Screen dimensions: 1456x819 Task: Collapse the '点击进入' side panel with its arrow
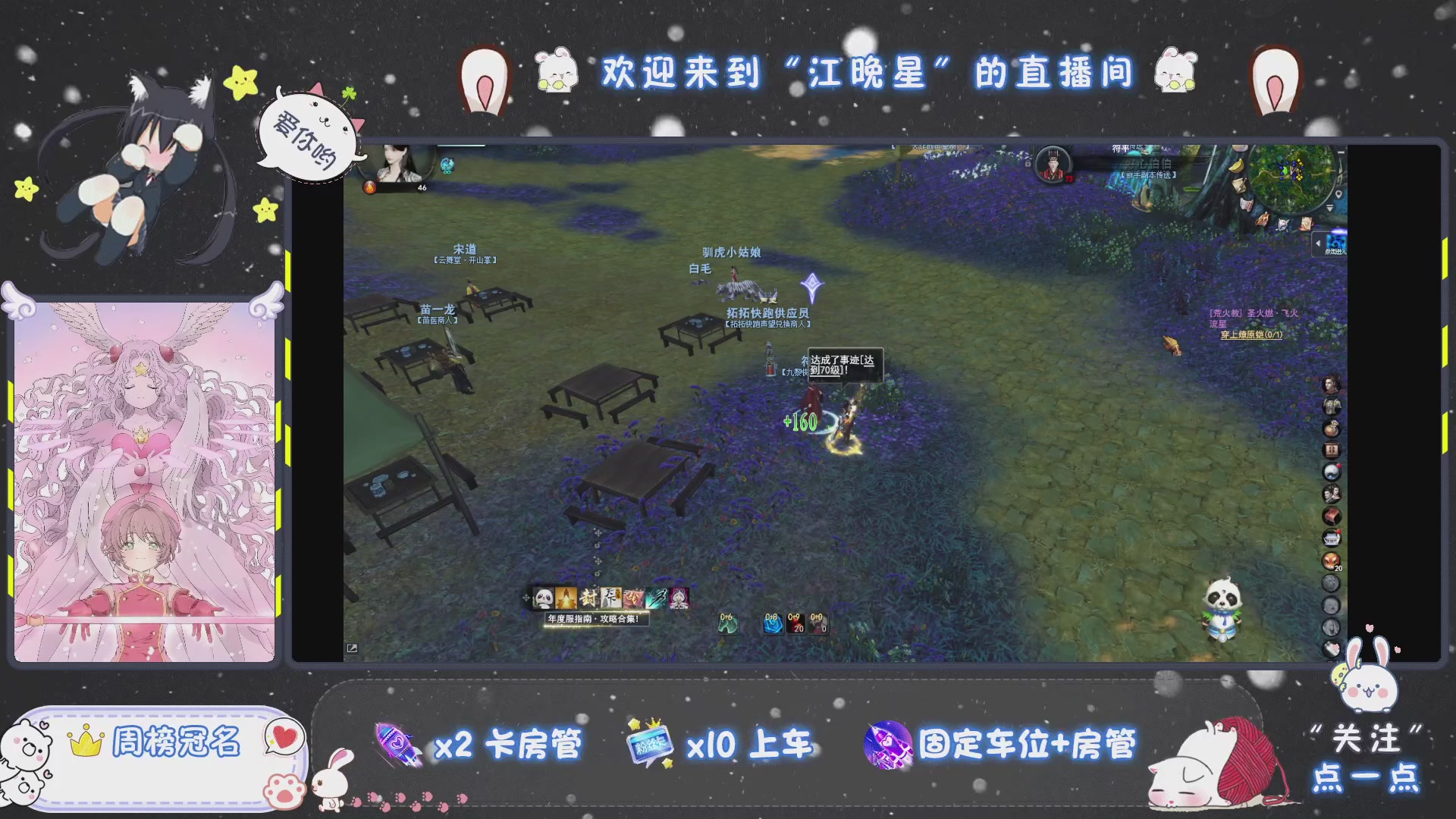click(1318, 243)
